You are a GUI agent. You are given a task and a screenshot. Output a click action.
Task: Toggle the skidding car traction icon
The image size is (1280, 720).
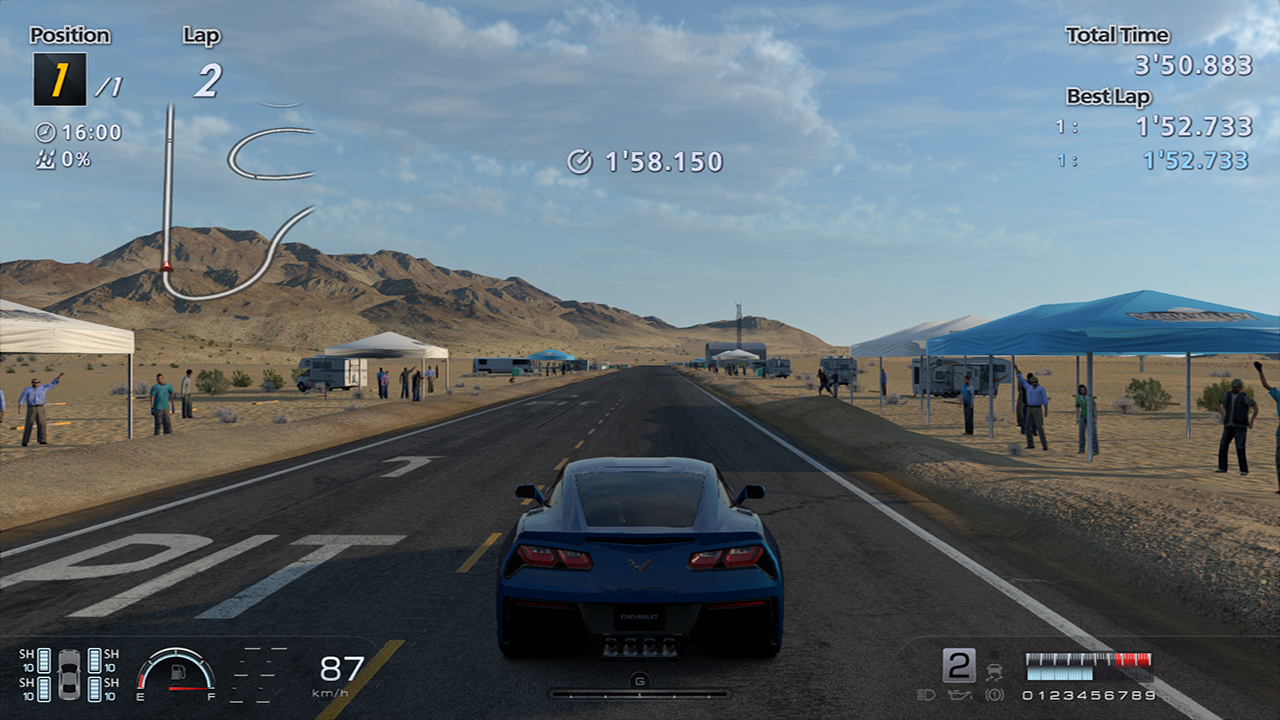[994, 667]
